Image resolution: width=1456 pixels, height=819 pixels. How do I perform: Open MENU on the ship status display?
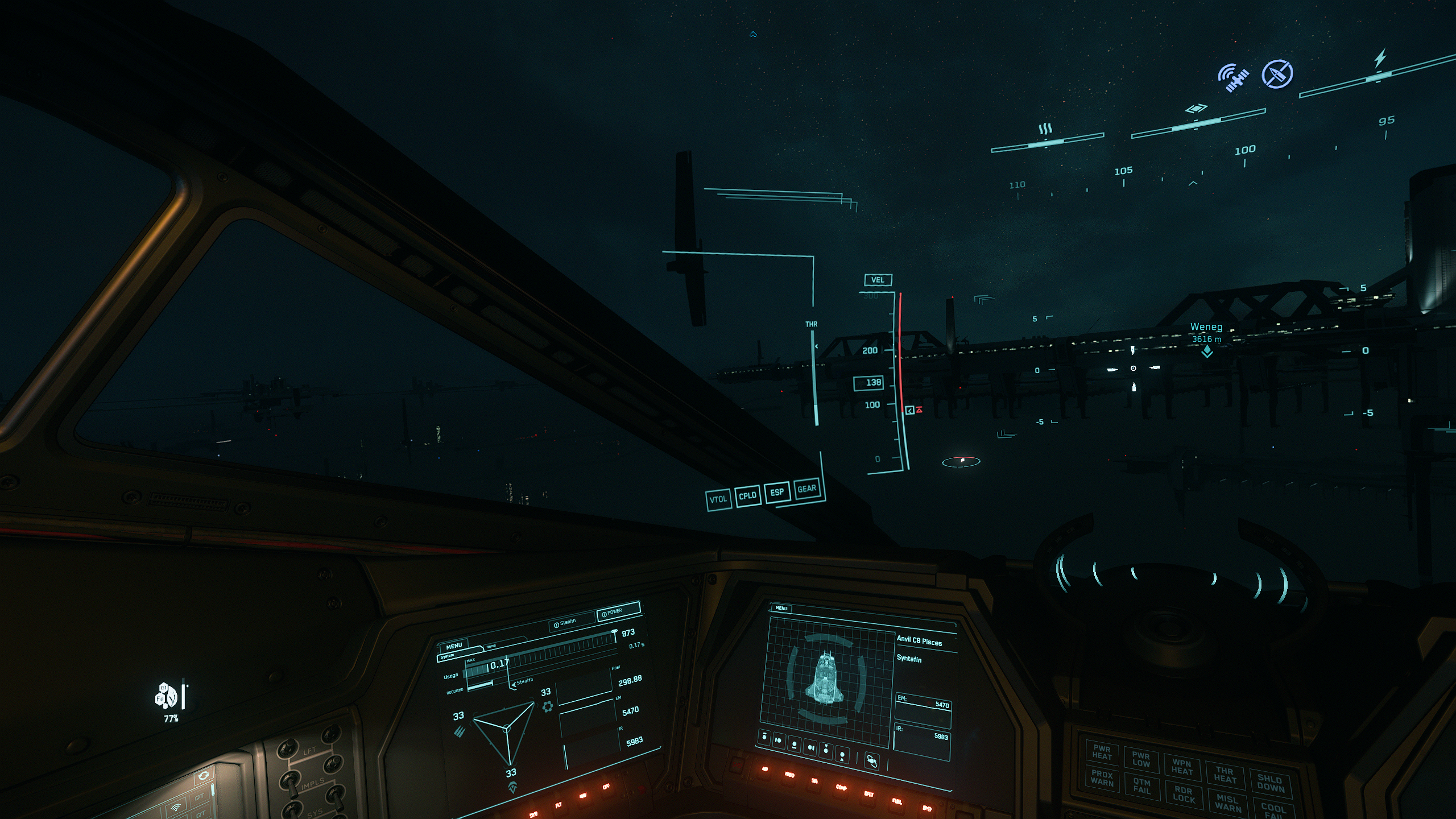point(781,608)
